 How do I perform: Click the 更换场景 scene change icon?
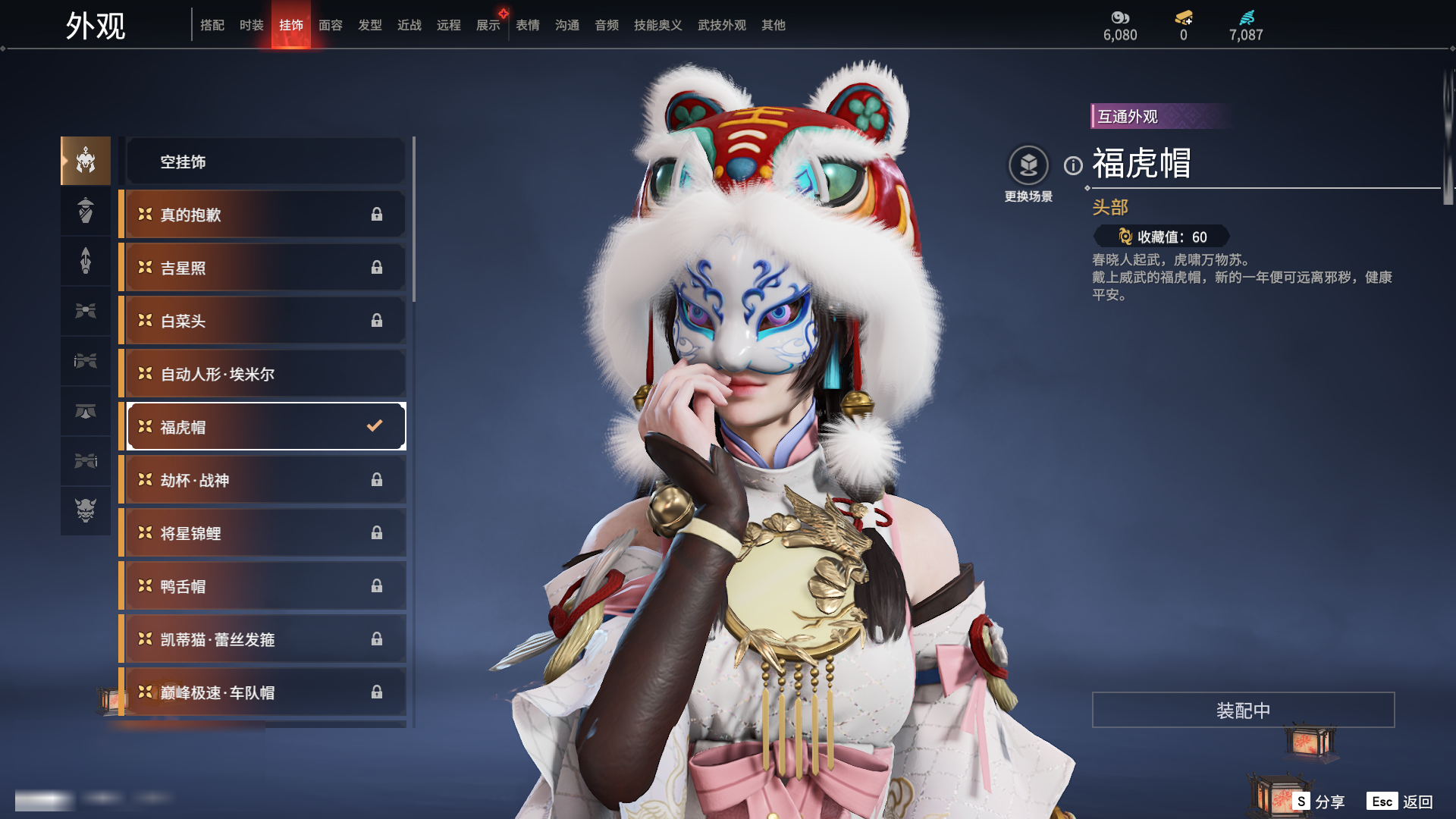[x=1028, y=165]
